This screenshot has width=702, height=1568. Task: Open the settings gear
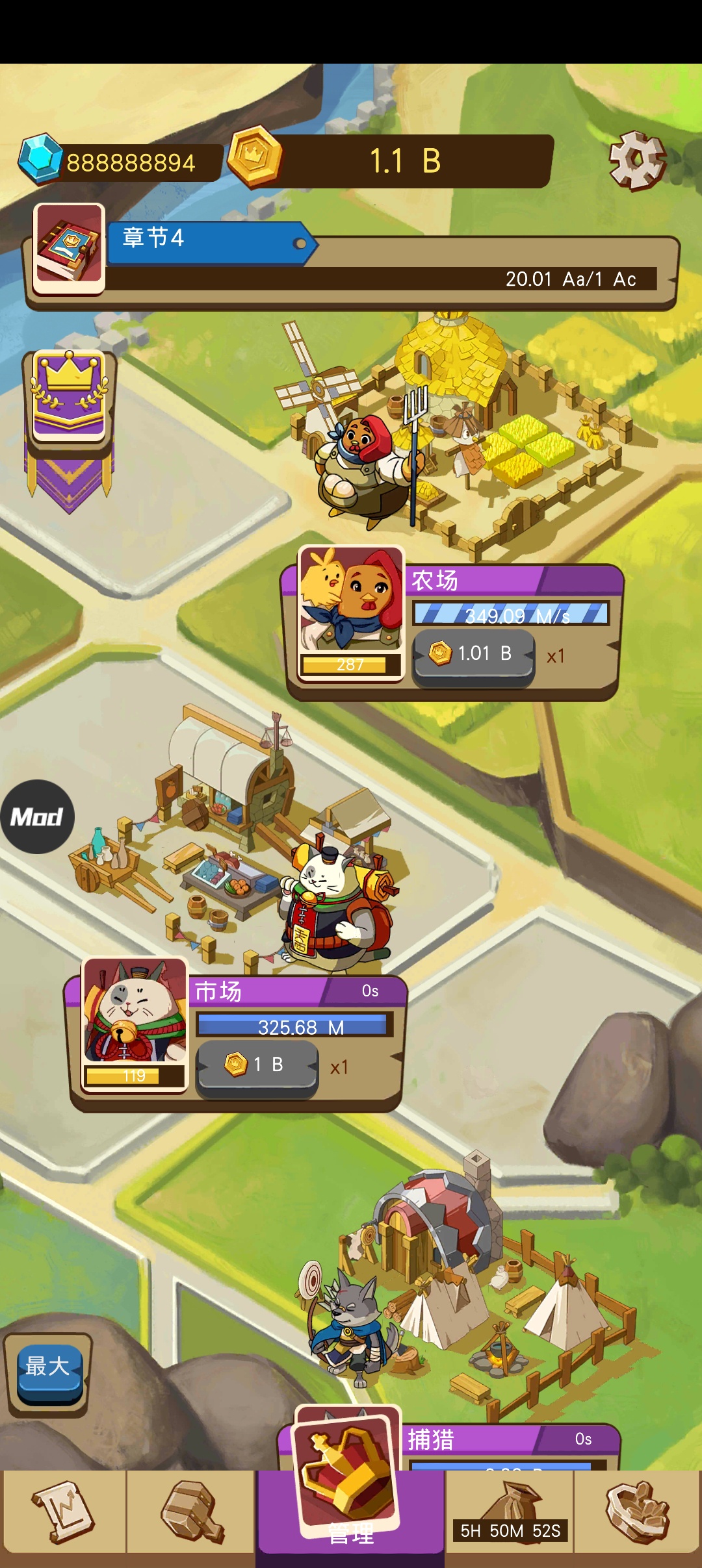[637, 160]
